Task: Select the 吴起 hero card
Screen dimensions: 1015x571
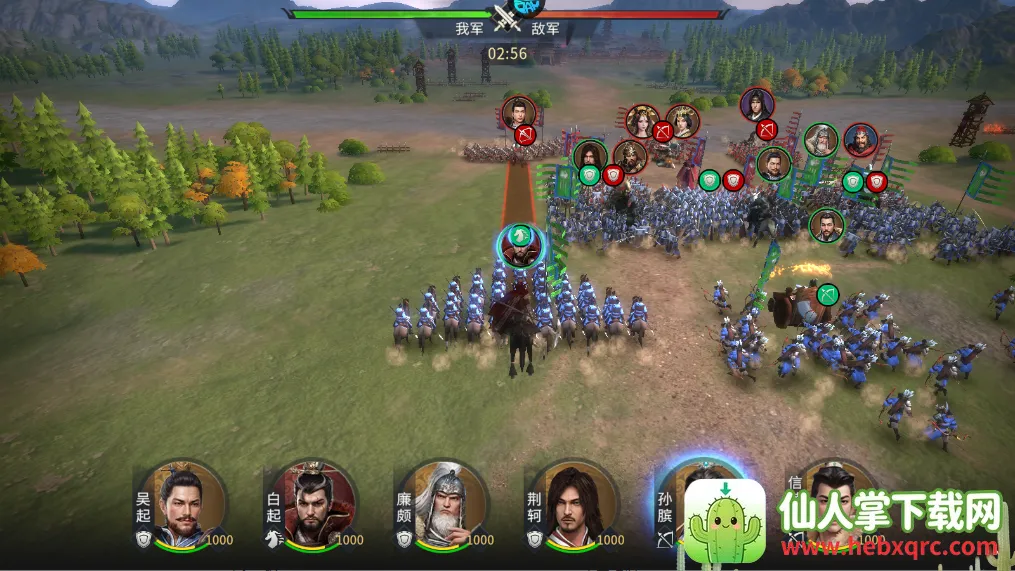Action: click(183, 504)
